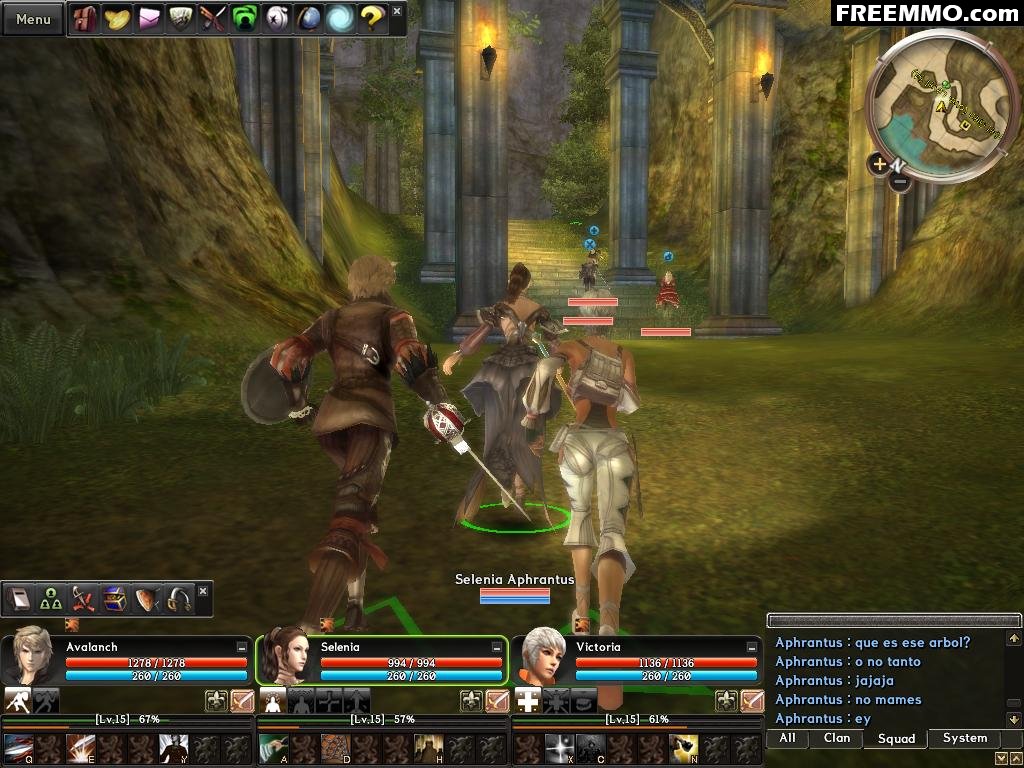The width and height of the screenshot is (1024, 768).
Task: Switch chat to the Clan tab
Action: (837, 739)
